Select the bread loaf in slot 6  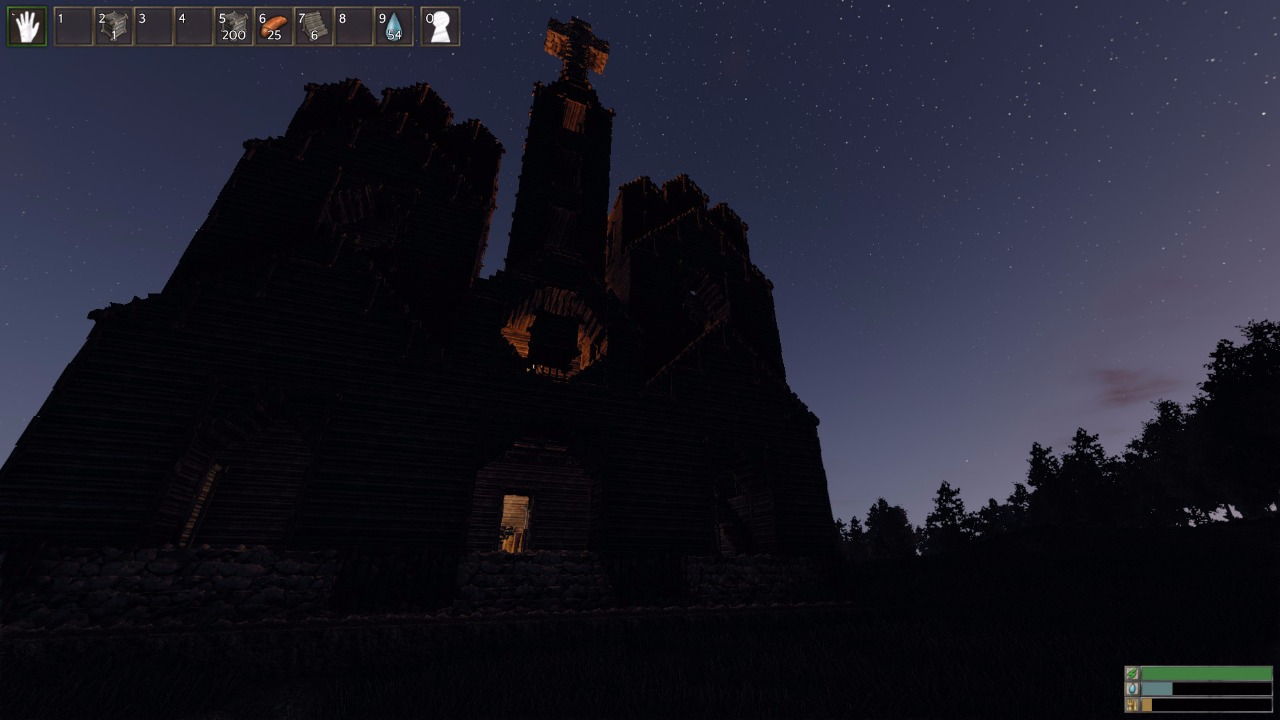pos(273,27)
